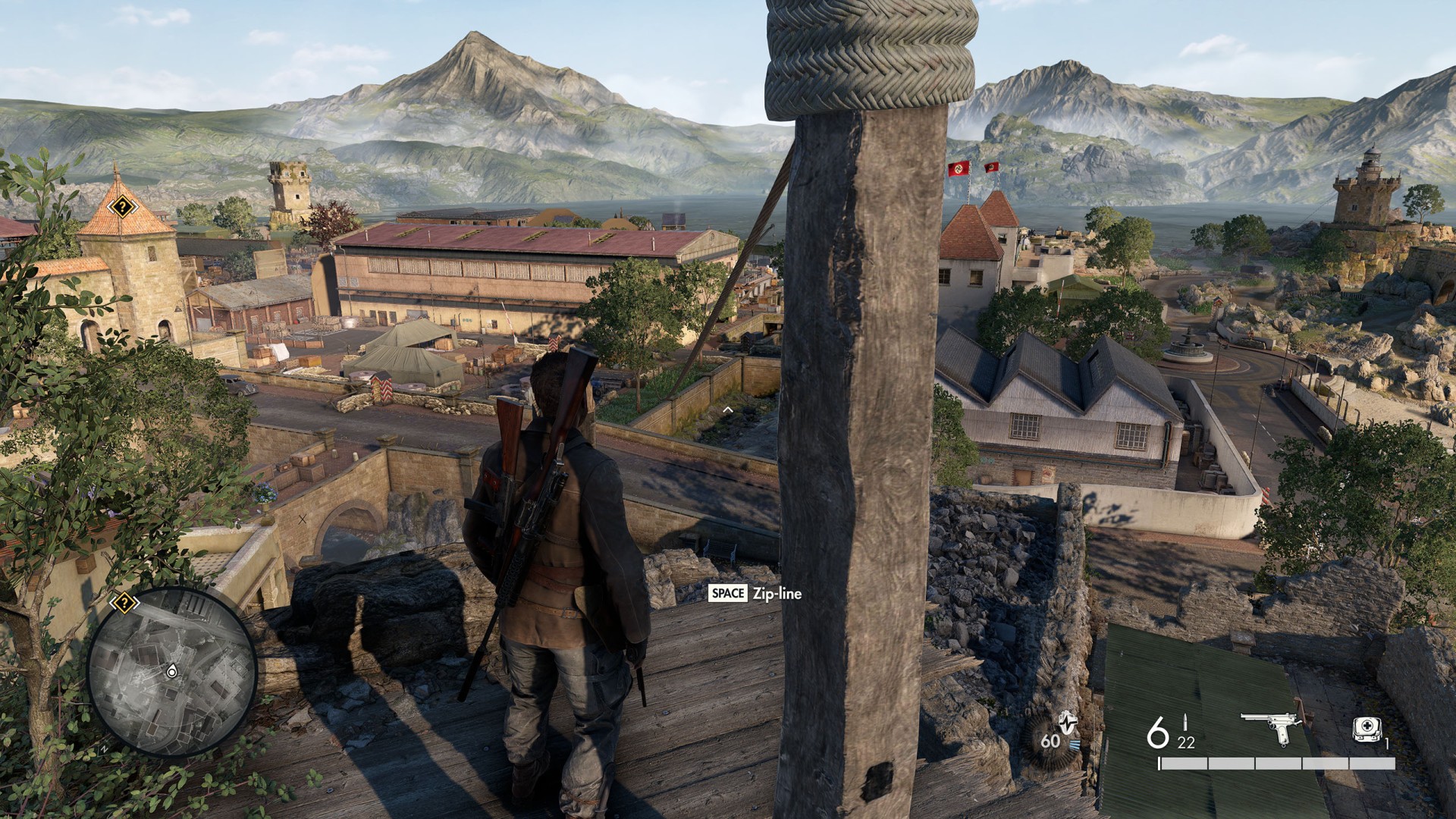This screenshot has width=1456, height=819.
Task: Use the medkit item icon
Action: pyautogui.click(x=1367, y=730)
